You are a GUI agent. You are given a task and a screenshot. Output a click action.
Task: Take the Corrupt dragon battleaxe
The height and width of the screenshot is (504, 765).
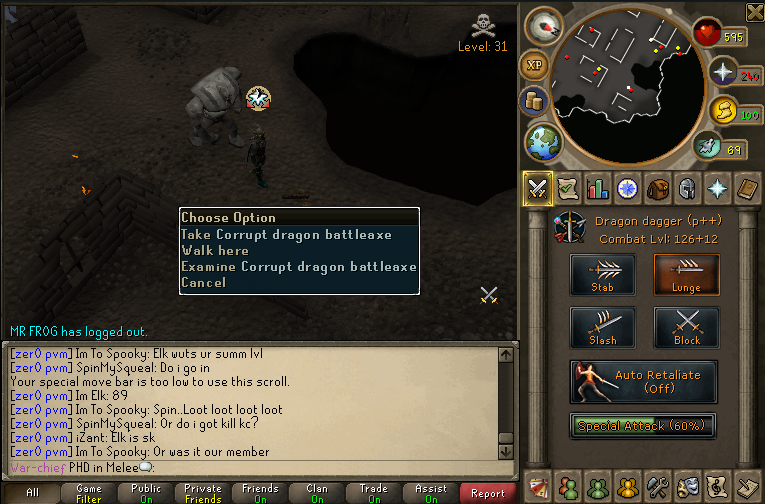[286, 235]
